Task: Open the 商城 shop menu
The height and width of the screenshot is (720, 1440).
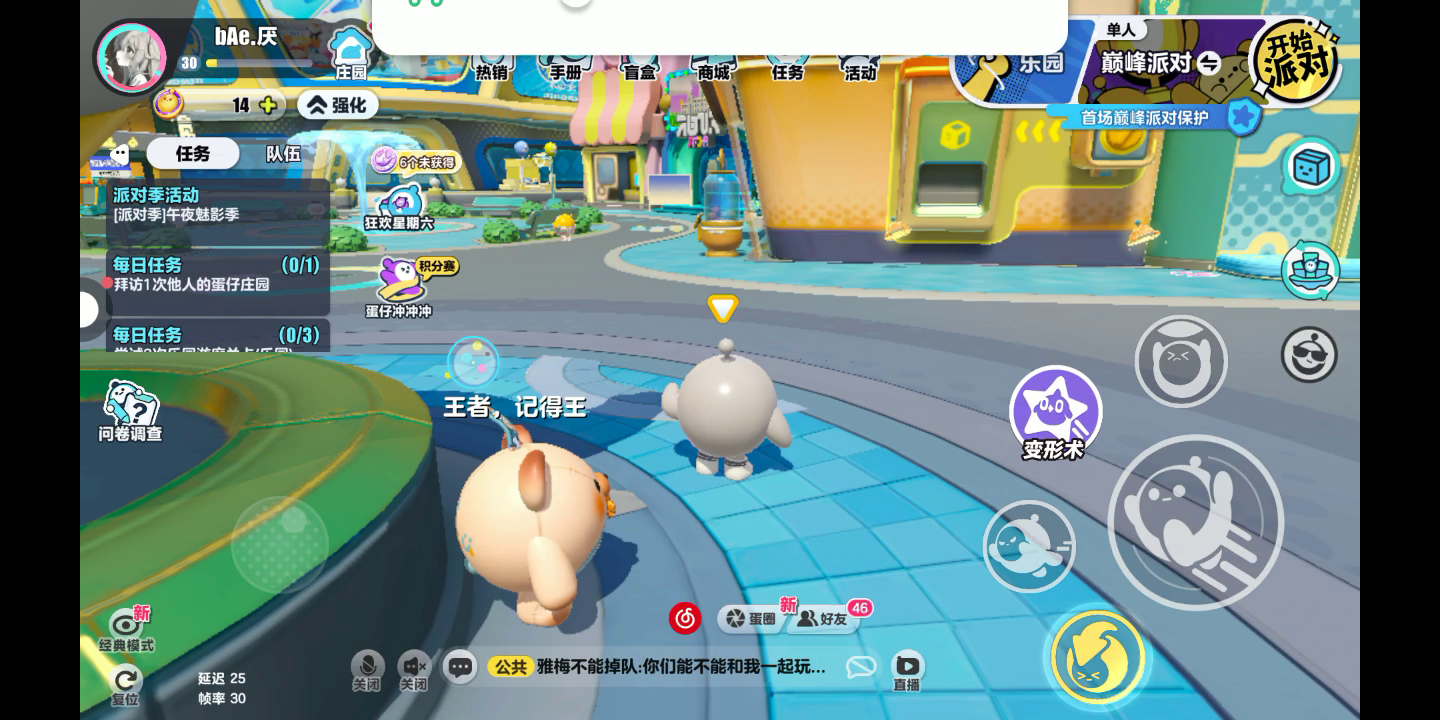Action: click(714, 68)
